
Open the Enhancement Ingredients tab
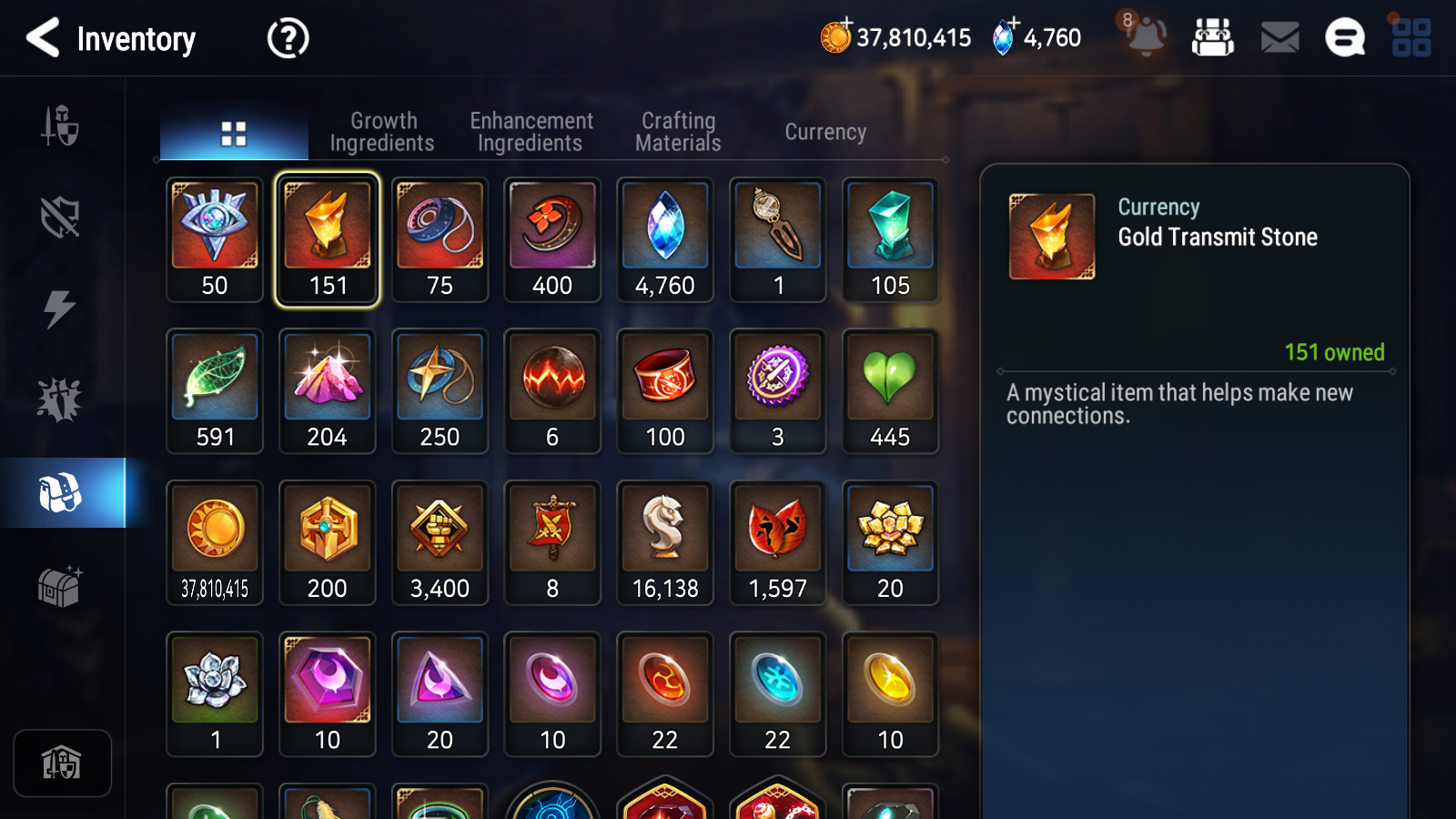531,132
